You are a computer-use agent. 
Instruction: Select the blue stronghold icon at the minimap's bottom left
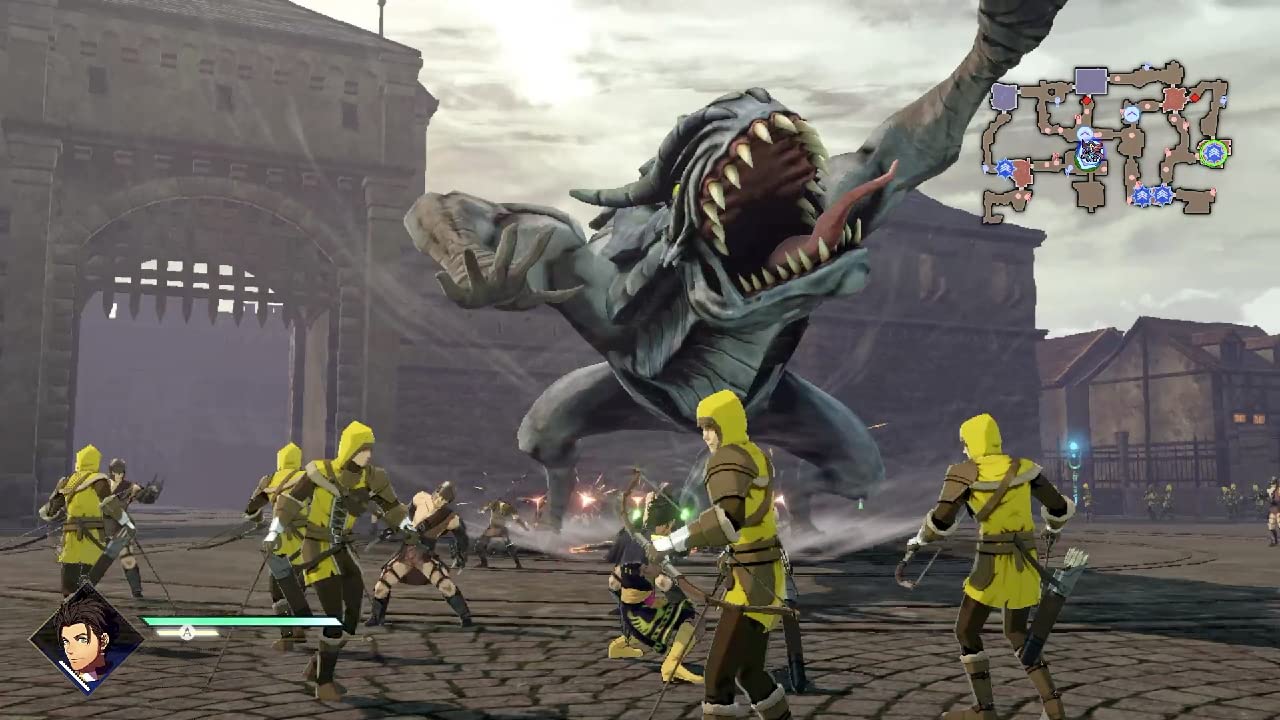pos(1006,166)
